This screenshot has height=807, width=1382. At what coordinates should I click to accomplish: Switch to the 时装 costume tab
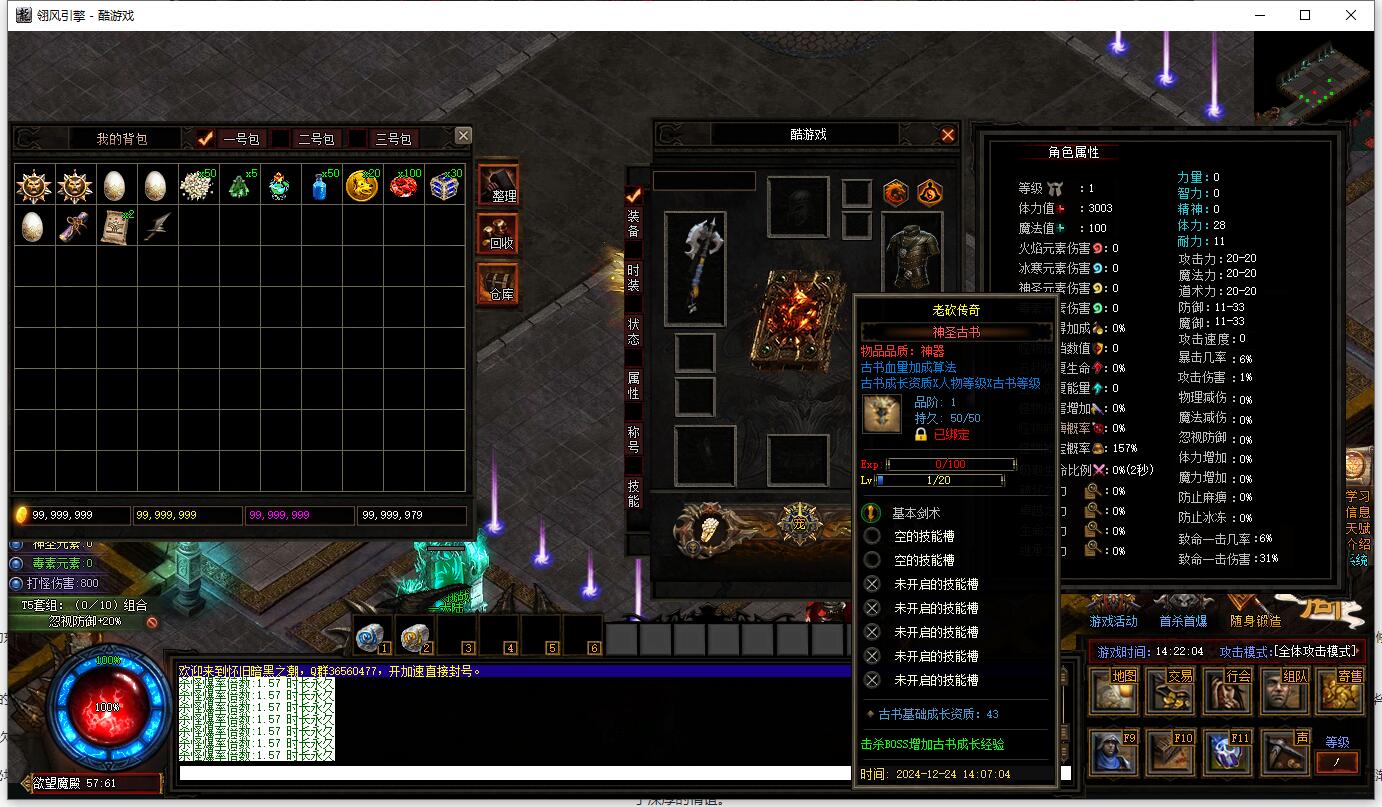(633, 277)
